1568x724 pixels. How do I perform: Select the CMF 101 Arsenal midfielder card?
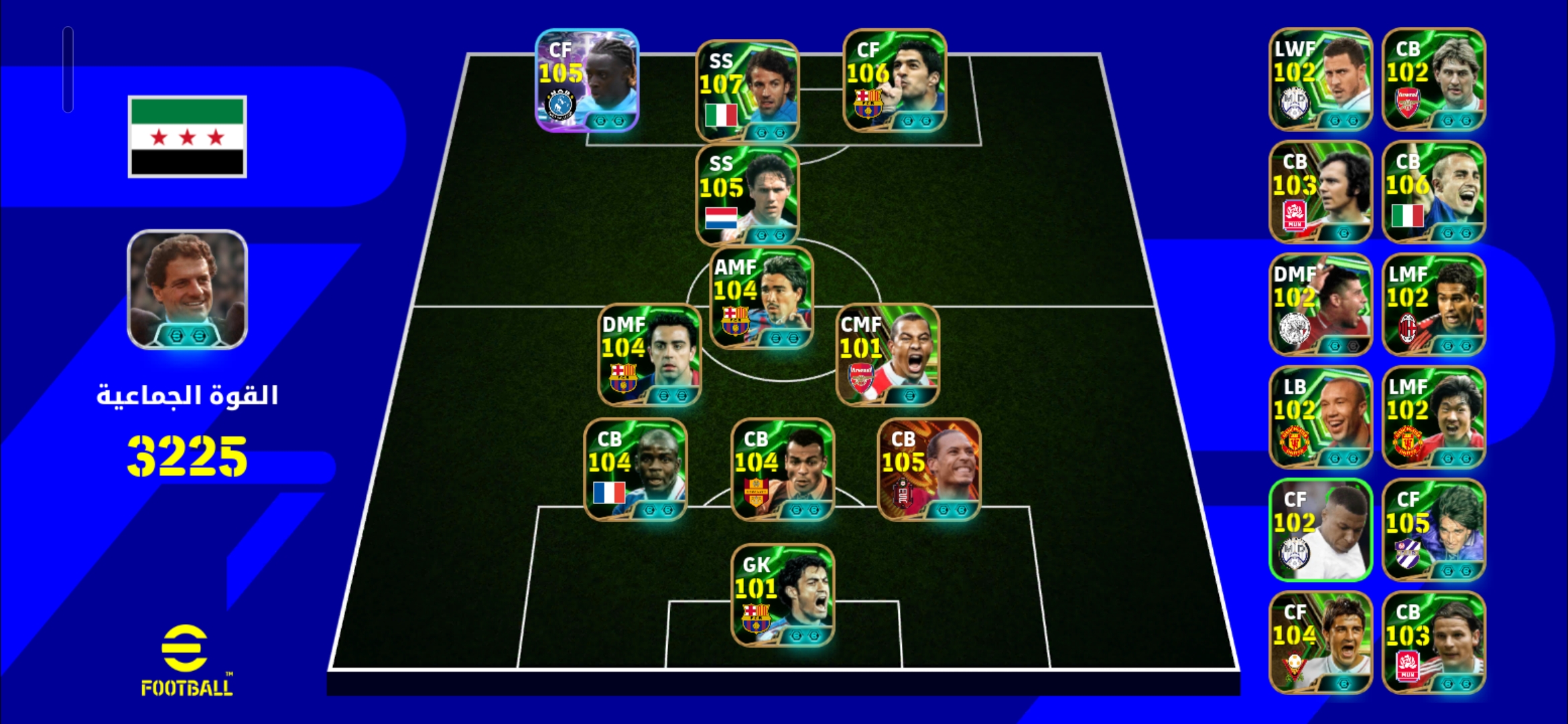click(888, 355)
